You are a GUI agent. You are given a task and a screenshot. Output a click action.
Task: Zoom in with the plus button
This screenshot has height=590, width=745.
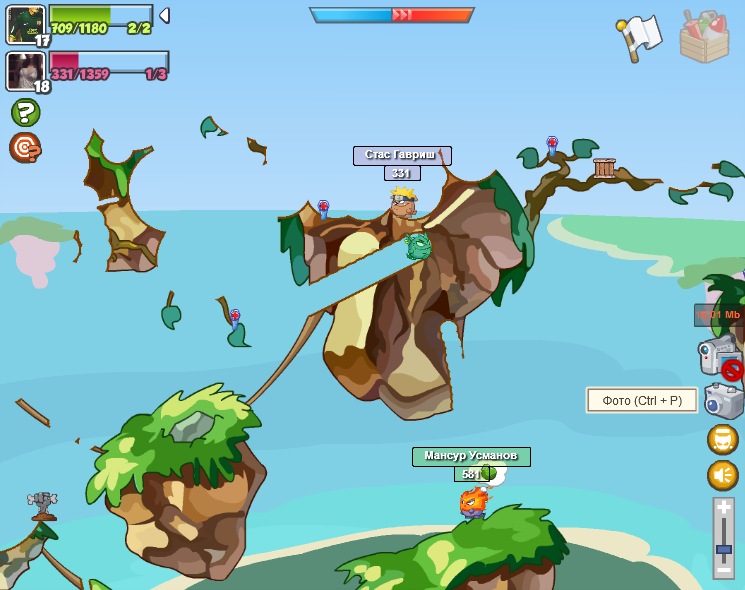point(724,509)
